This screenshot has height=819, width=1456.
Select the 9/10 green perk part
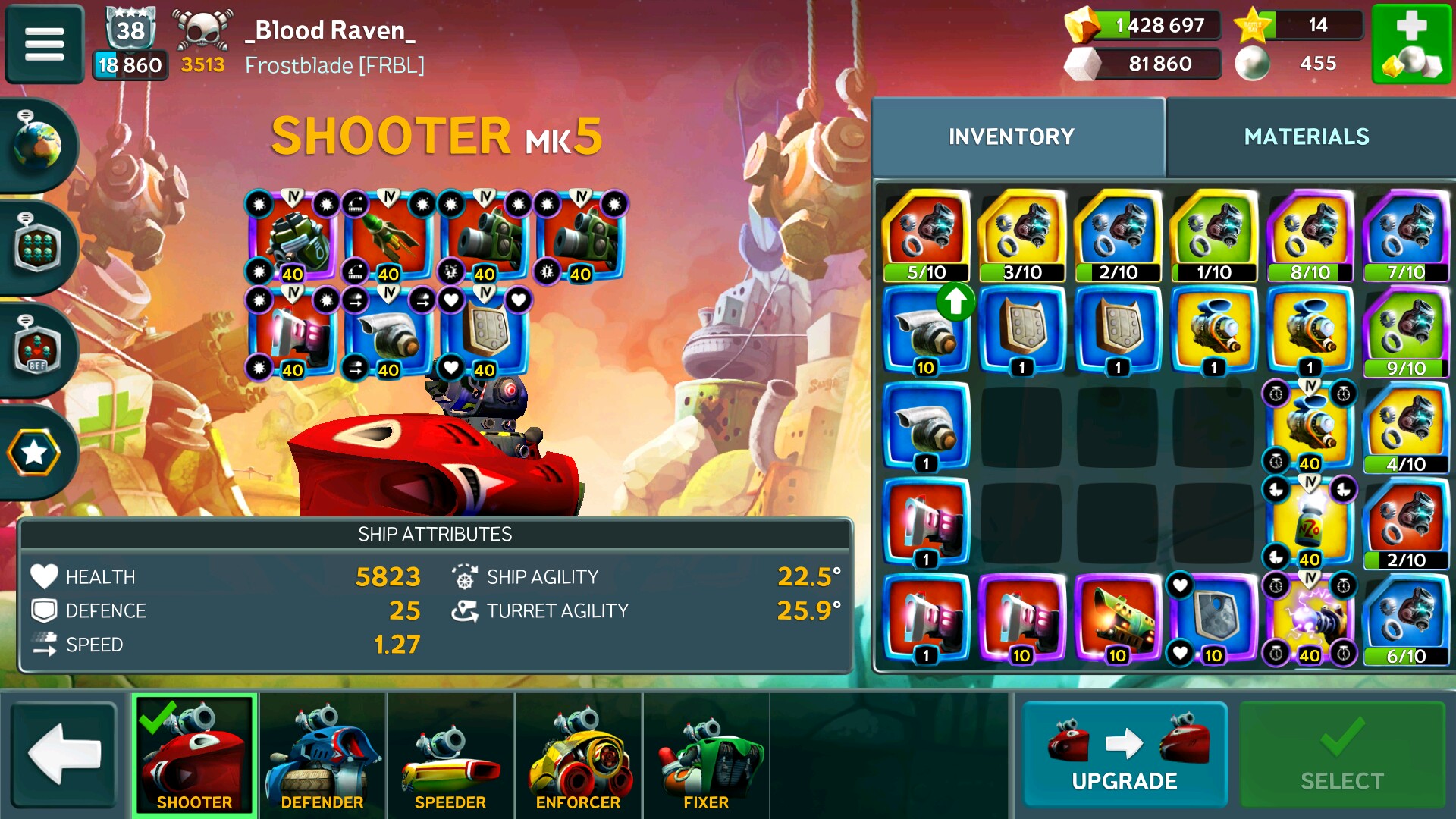1406,331
